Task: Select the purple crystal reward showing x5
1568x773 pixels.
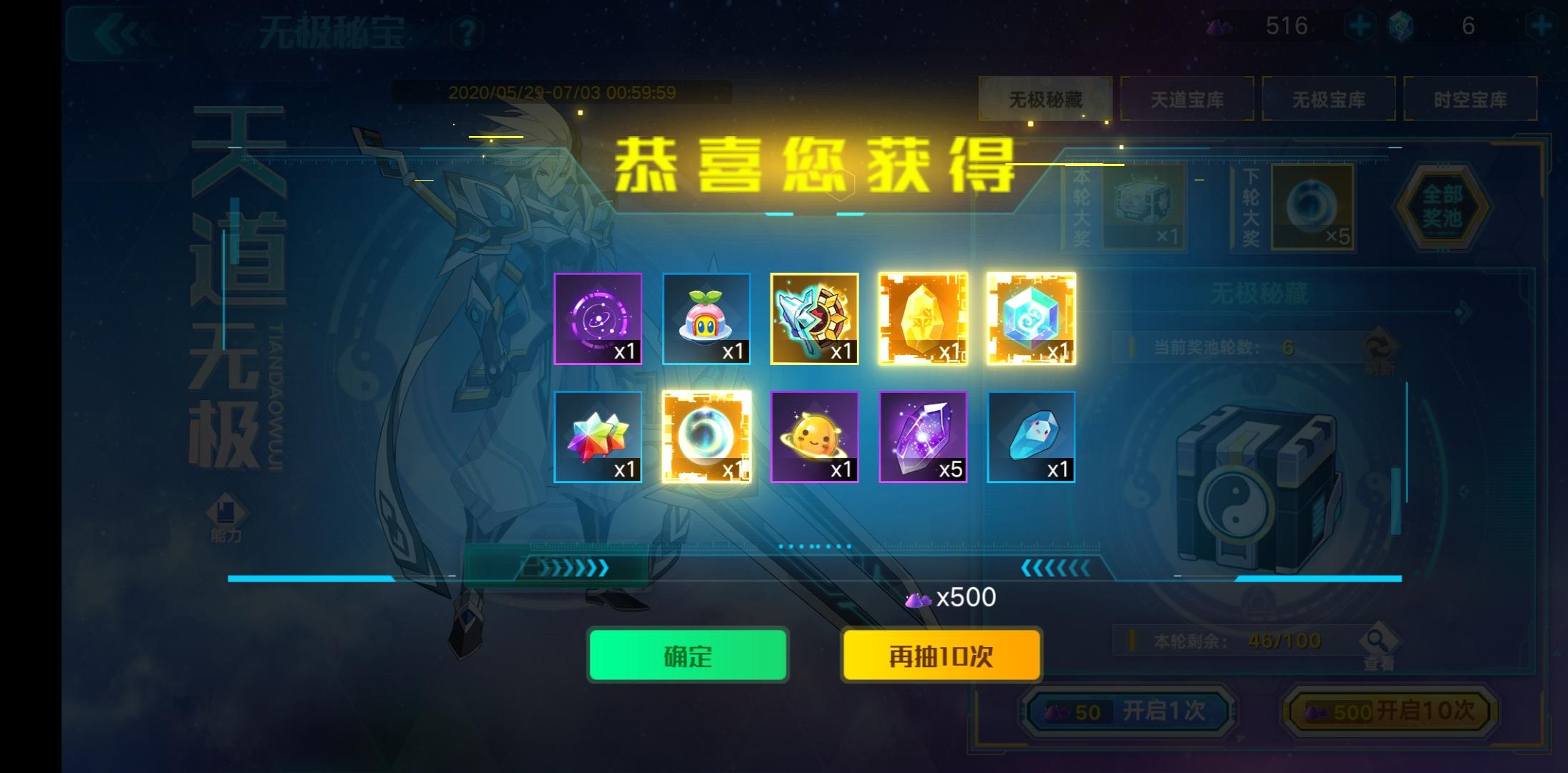Action: (923, 437)
